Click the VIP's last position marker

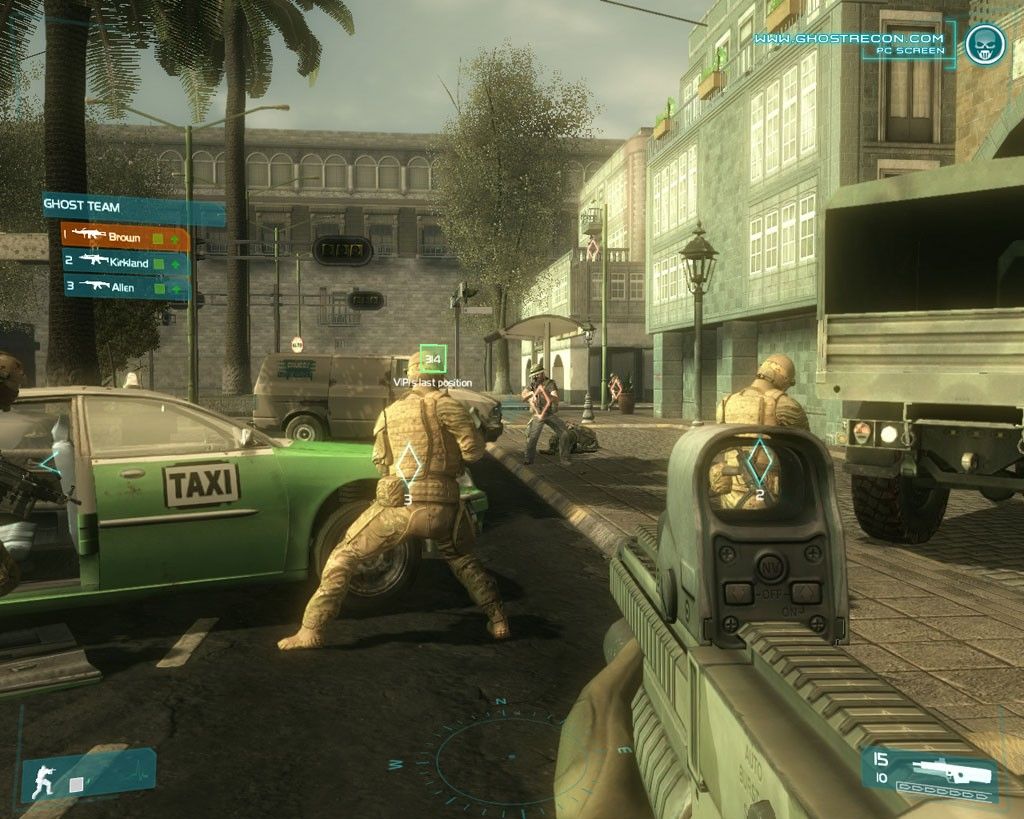point(433,358)
